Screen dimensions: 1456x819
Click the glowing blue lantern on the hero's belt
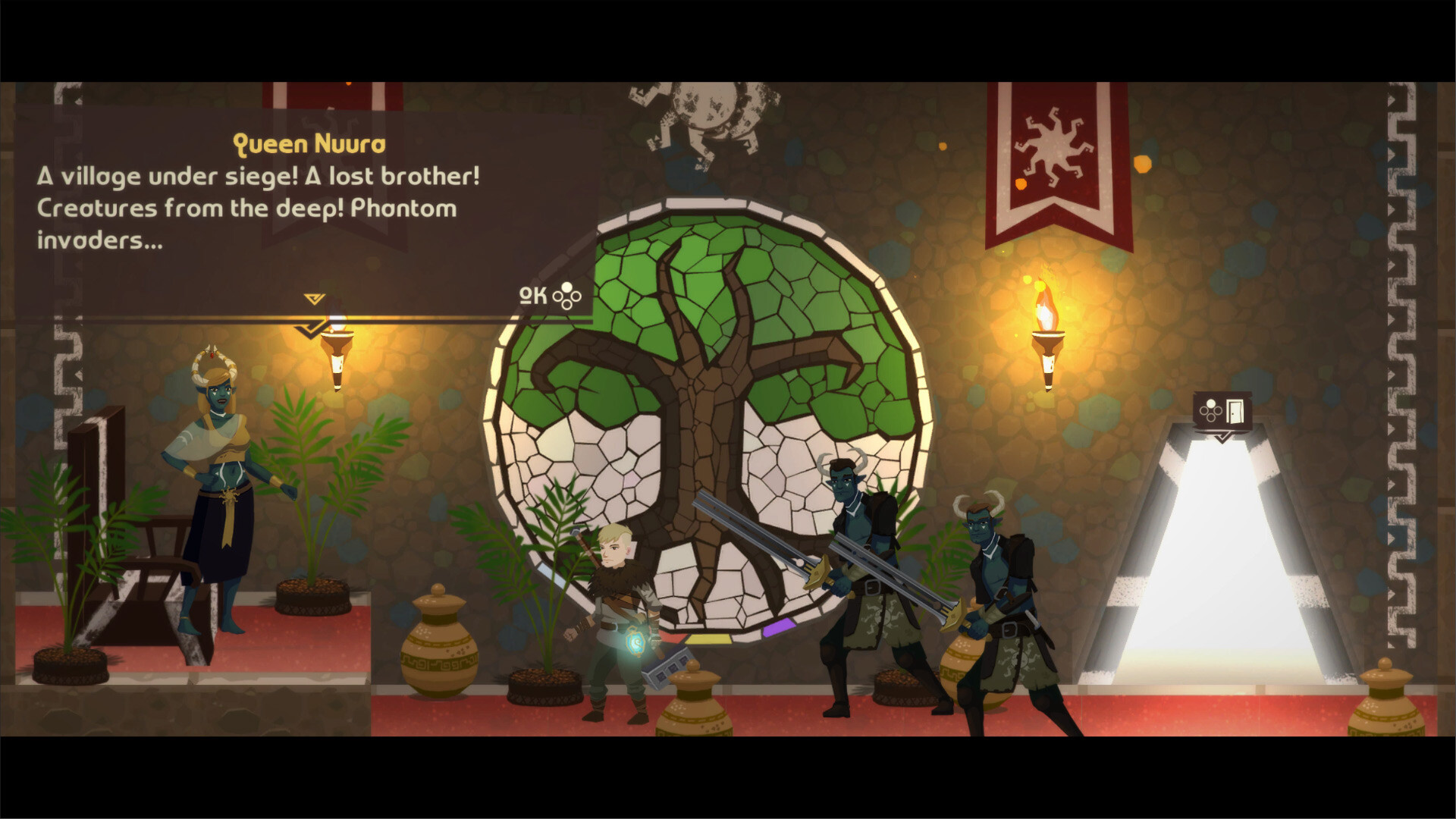(636, 644)
